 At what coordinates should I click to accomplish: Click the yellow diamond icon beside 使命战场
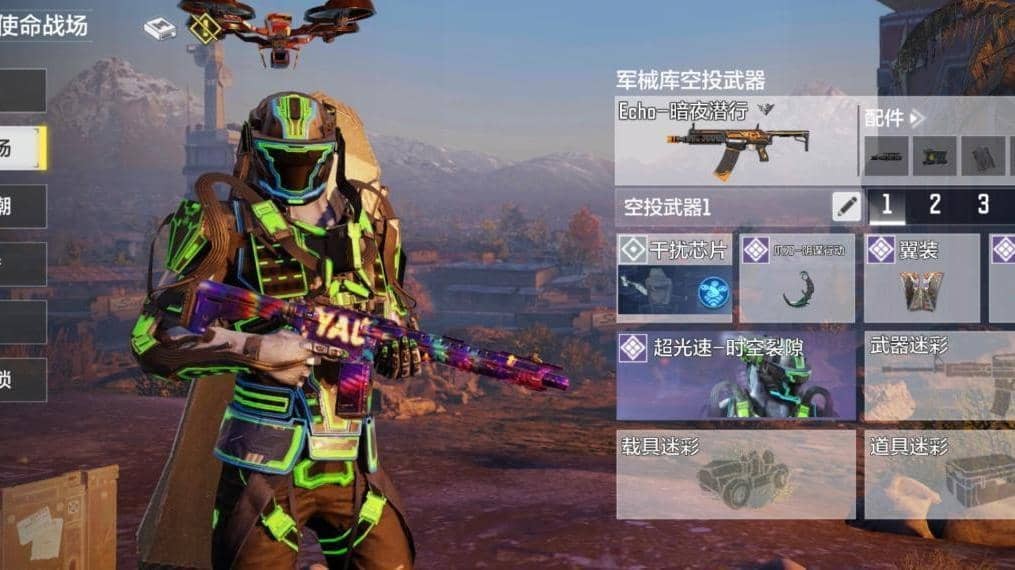click(205, 28)
